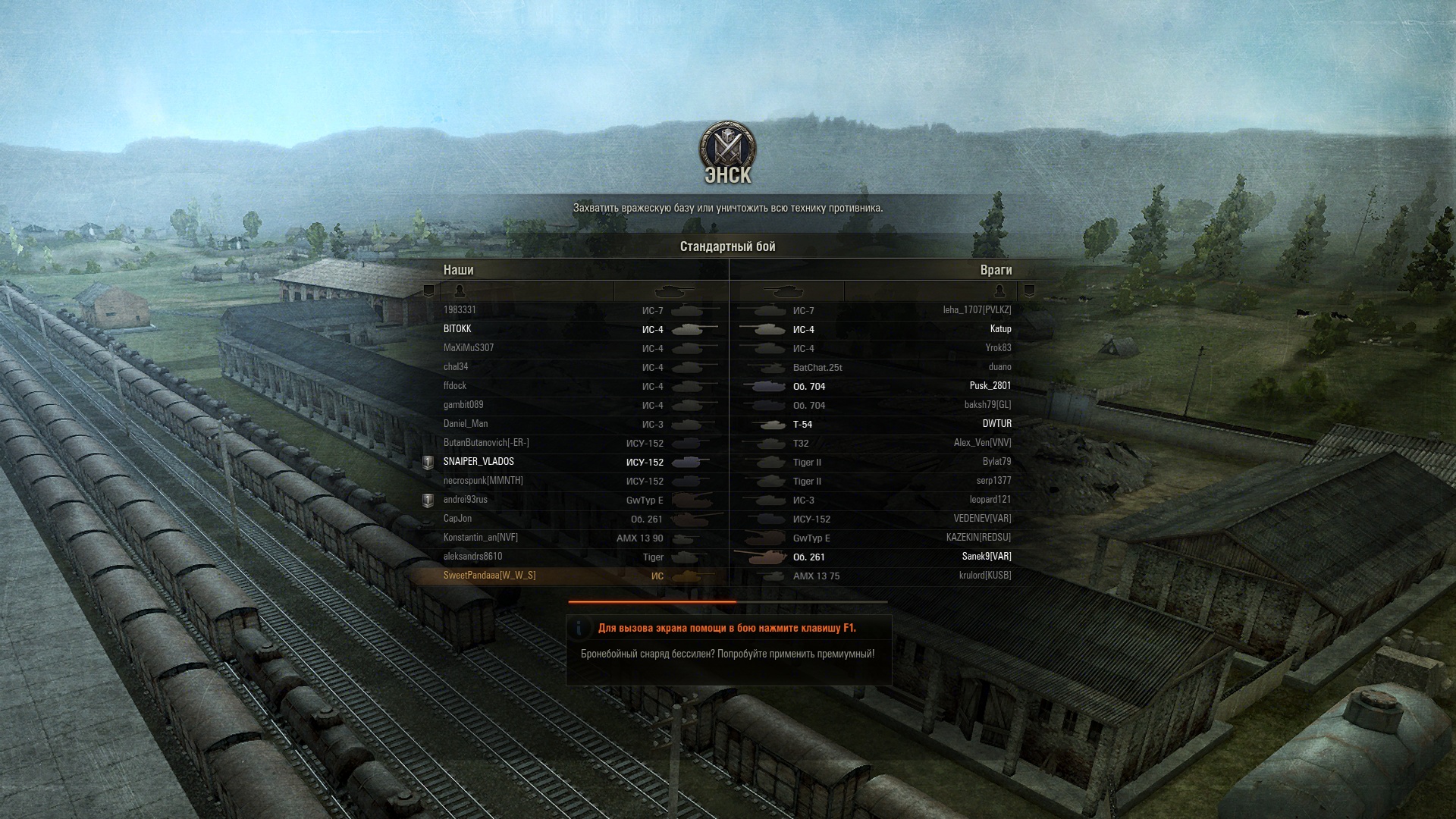Pick Daniel_Man's ИС-3 row
This screenshot has height=819, width=1456.
[x=466, y=424]
